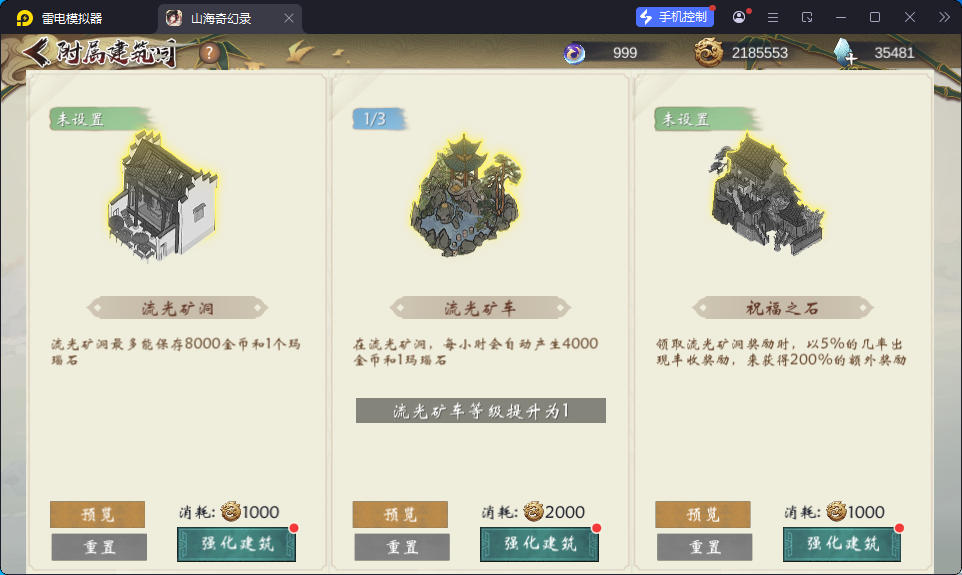Reset the 祝福之石 building
Screen dimensions: 962x575
click(704, 547)
